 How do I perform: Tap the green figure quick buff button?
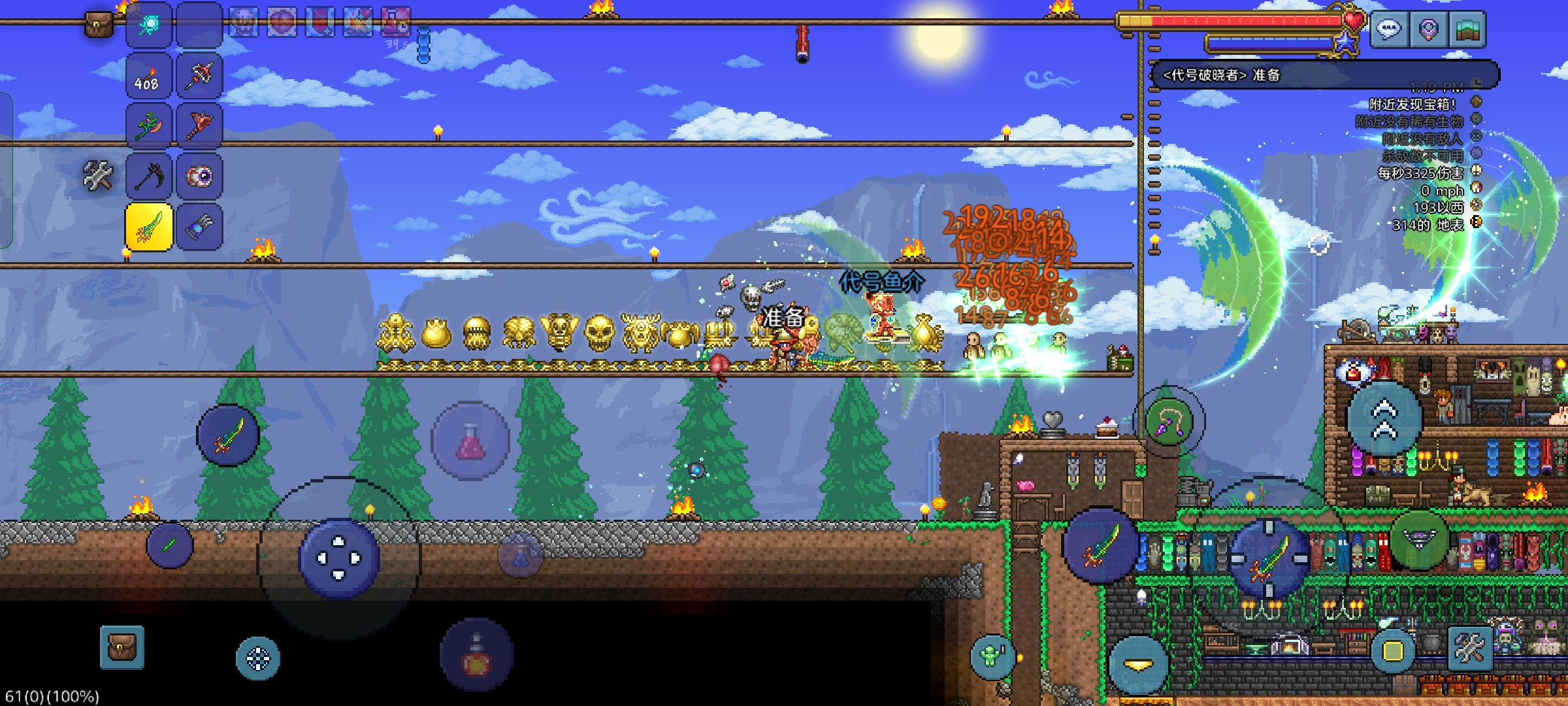[992, 656]
